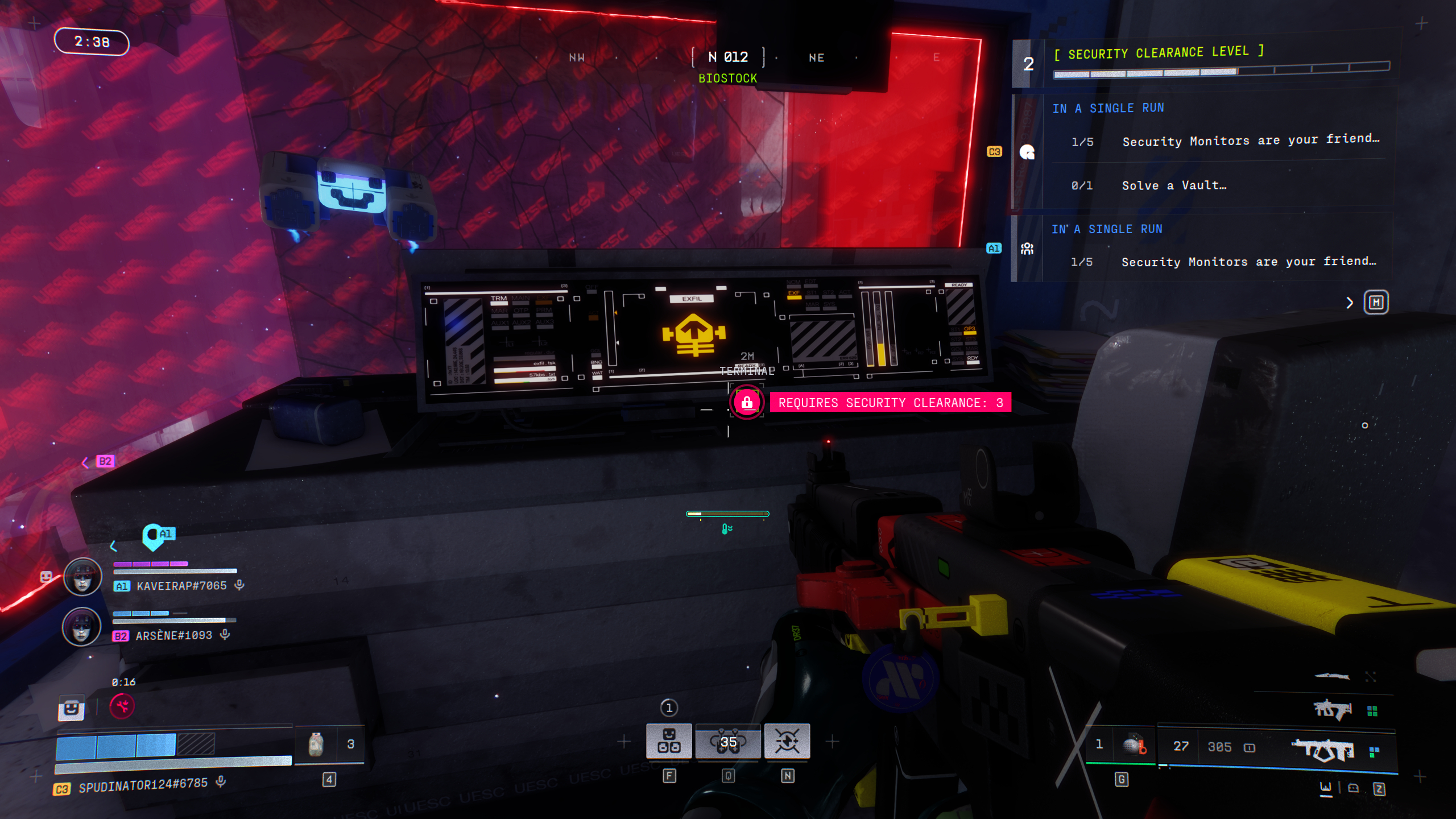Click the lock icon on the clearance warning
Screen dimensions: 1456x819
tap(747, 403)
